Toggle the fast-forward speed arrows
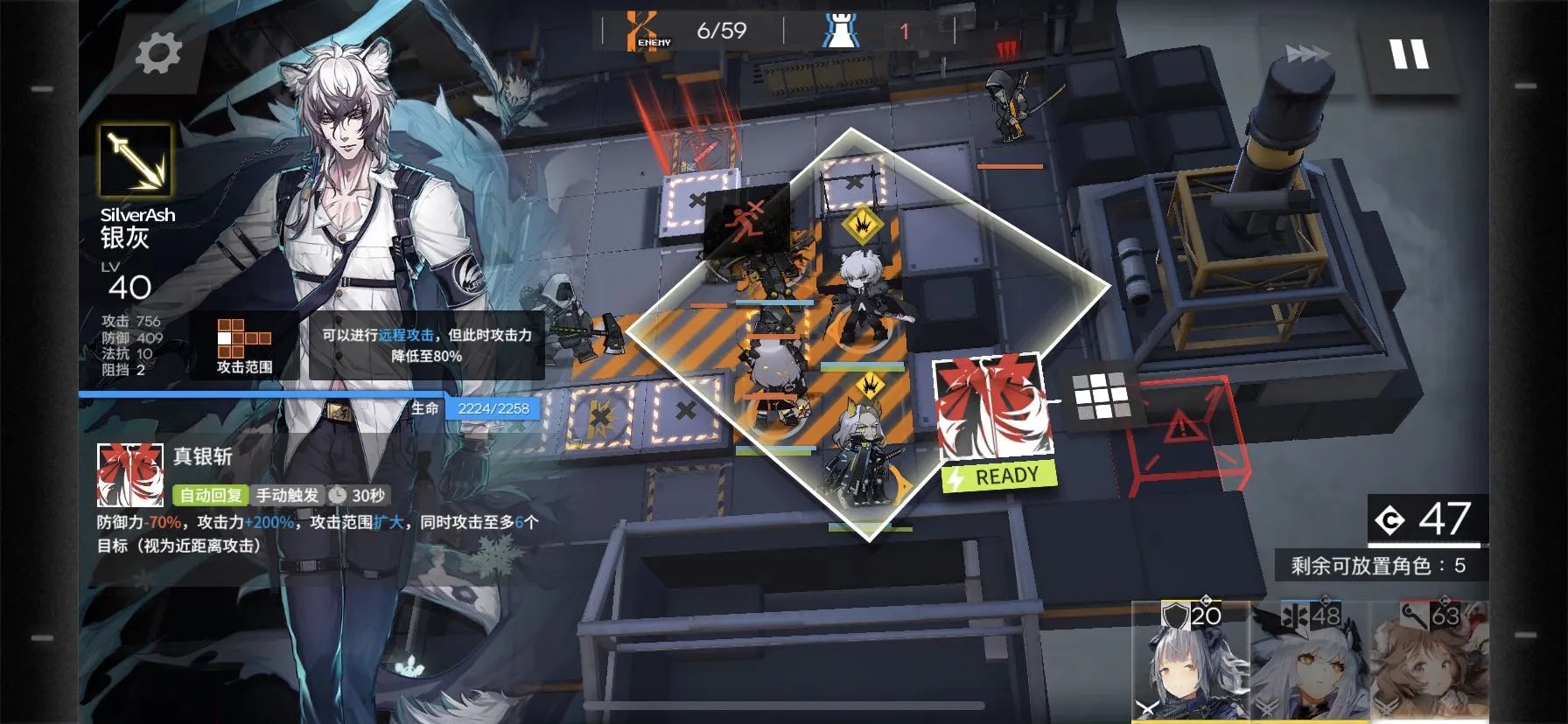This screenshot has height=724, width=1568. pos(1307,54)
